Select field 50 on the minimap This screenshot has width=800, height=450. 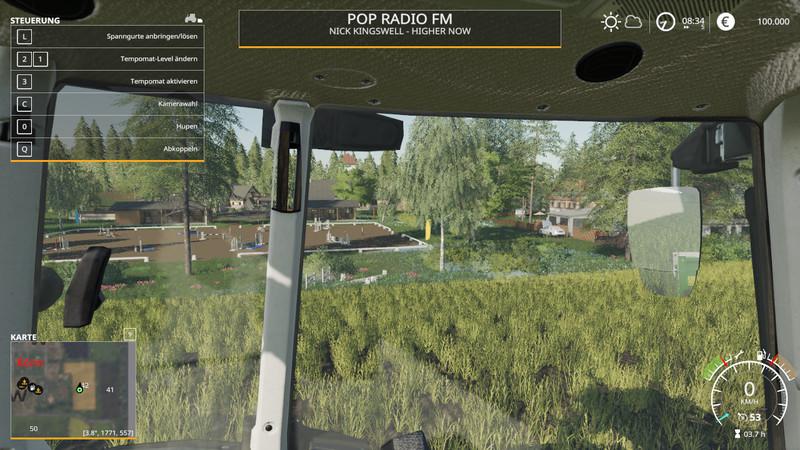[x=33, y=428]
